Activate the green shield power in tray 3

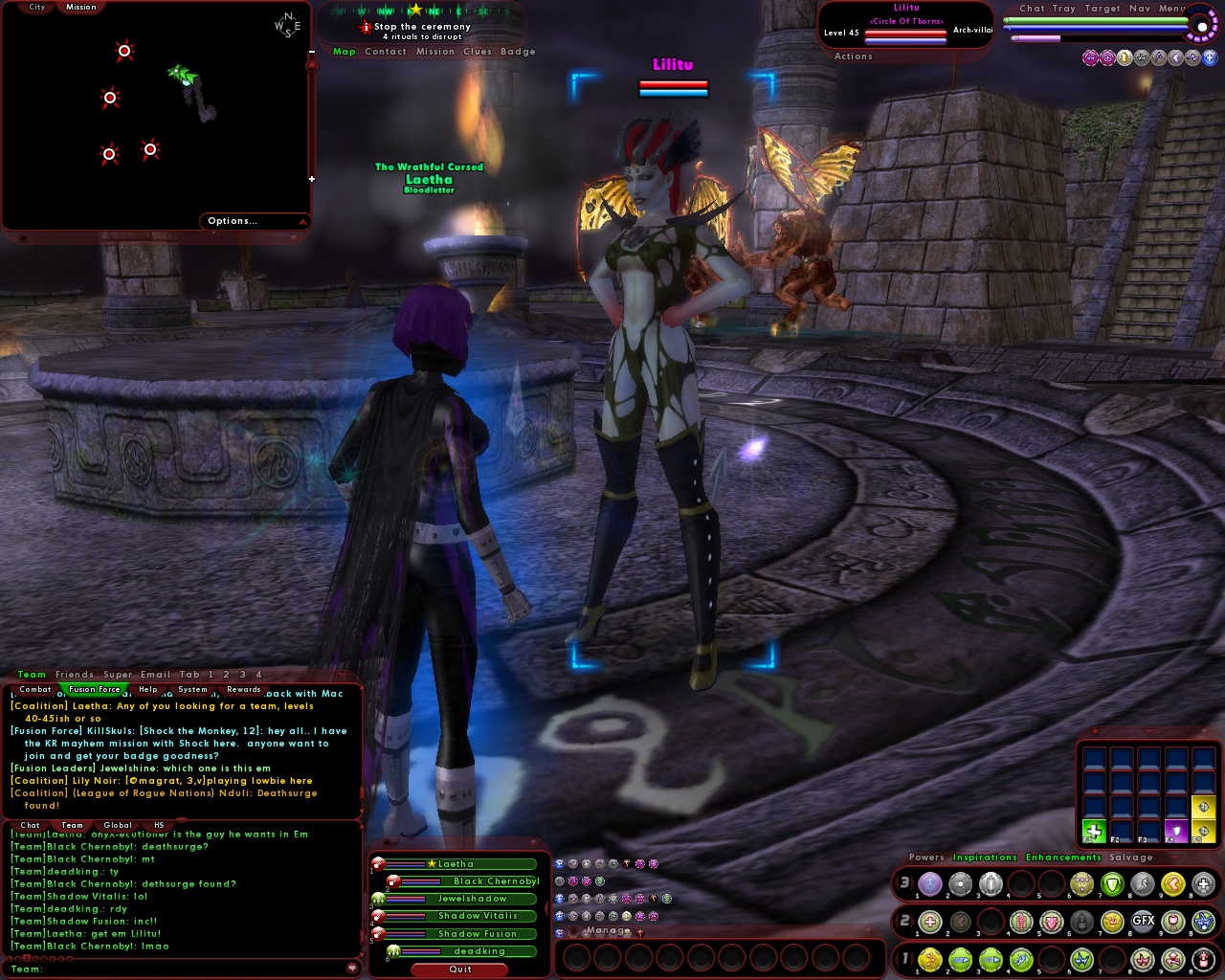pos(1110,885)
